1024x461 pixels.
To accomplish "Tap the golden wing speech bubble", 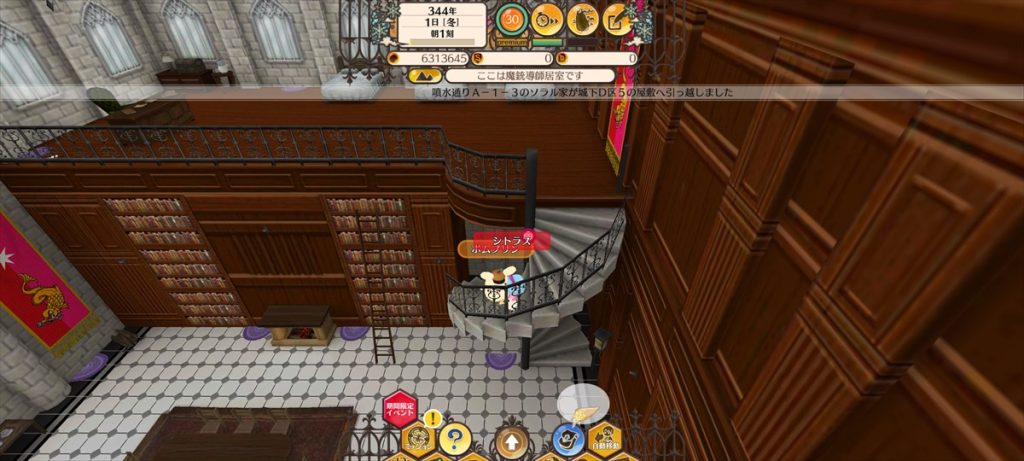I will (581, 402).
